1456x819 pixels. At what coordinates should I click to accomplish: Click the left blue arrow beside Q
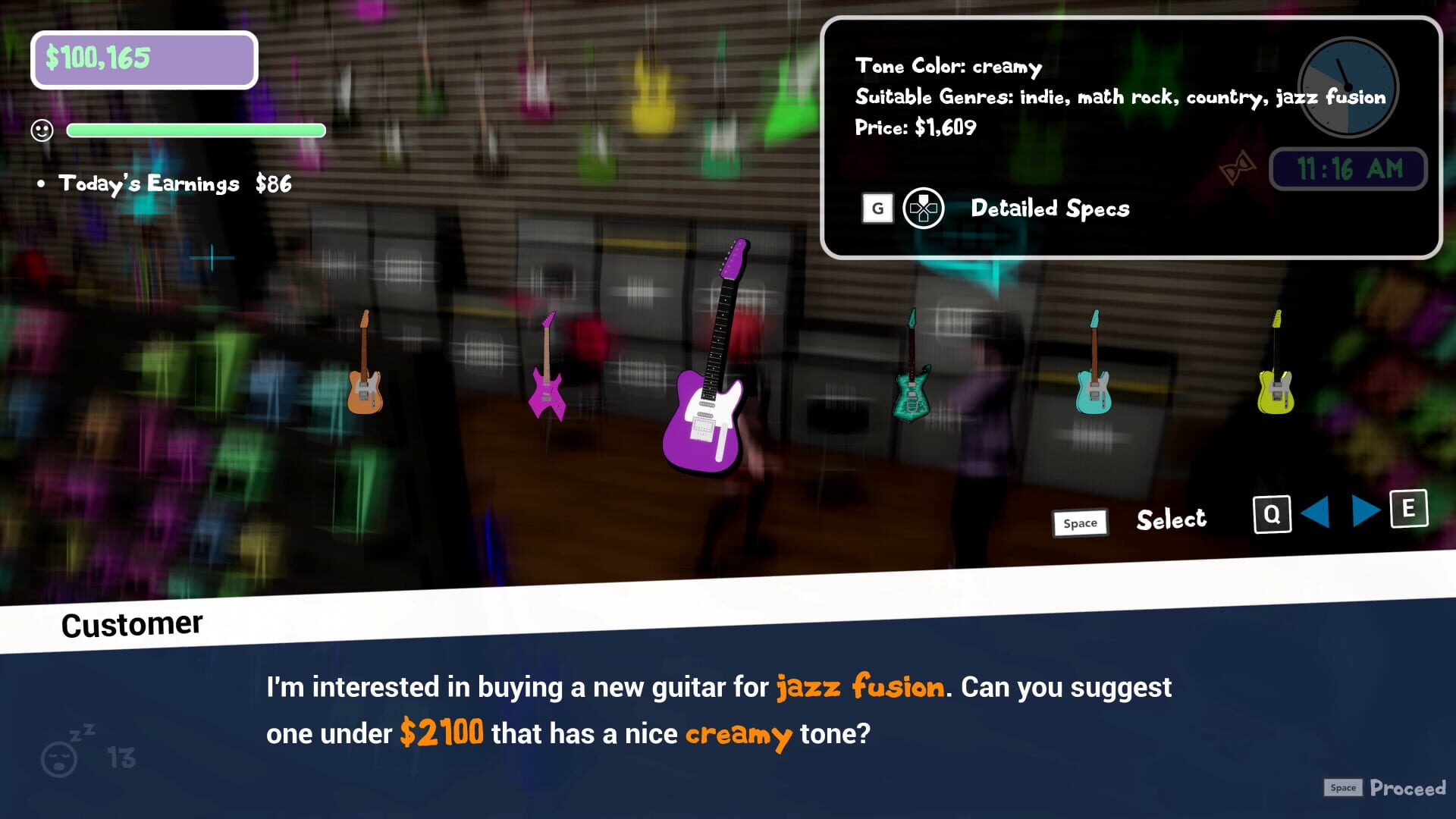coord(1317,513)
